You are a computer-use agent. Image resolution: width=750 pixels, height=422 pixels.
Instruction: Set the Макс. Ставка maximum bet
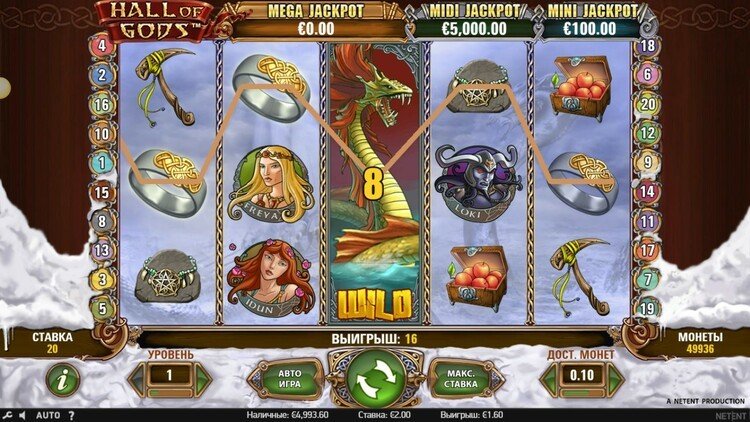tap(465, 379)
